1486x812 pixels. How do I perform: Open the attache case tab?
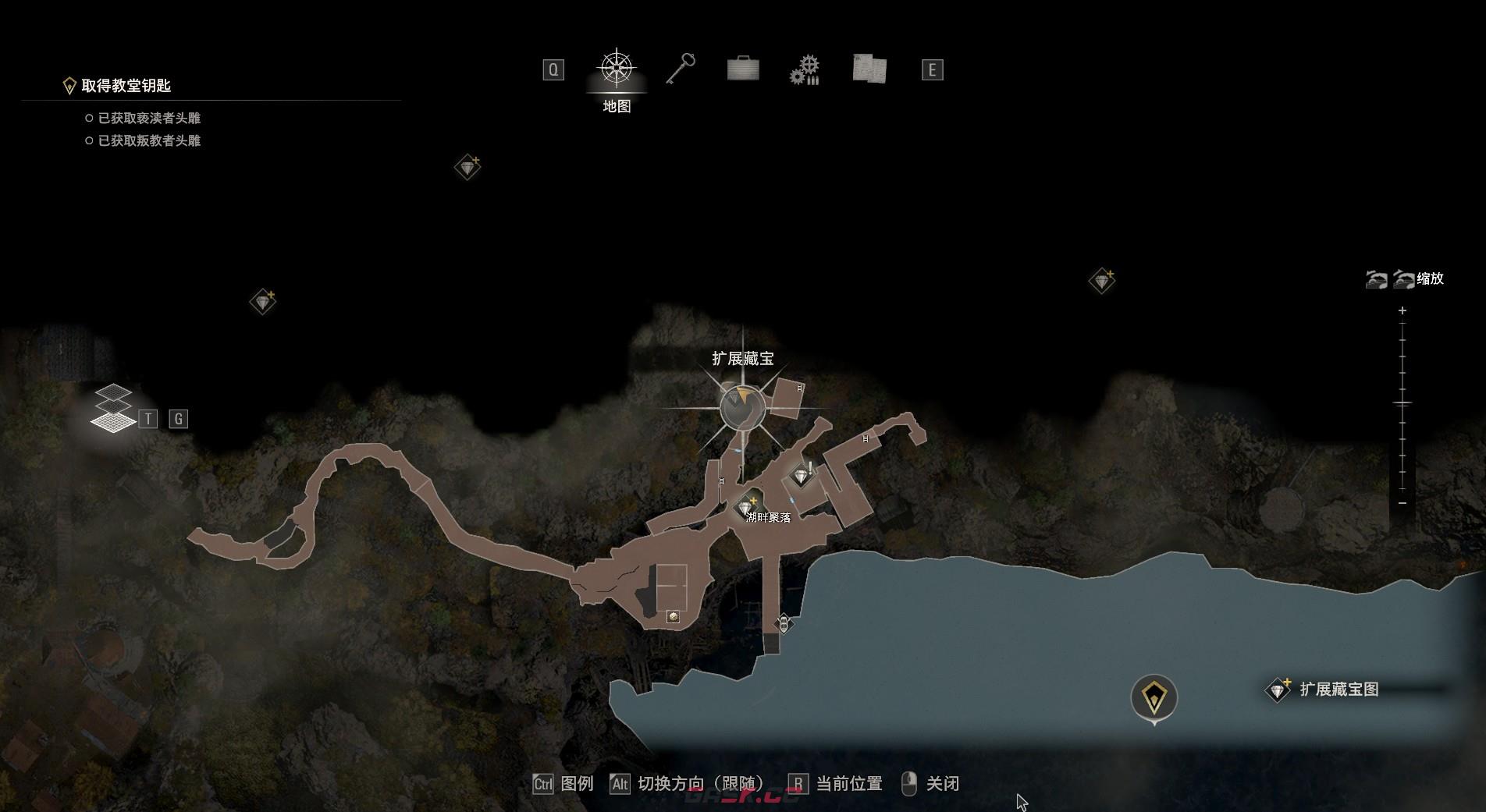(x=743, y=69)
